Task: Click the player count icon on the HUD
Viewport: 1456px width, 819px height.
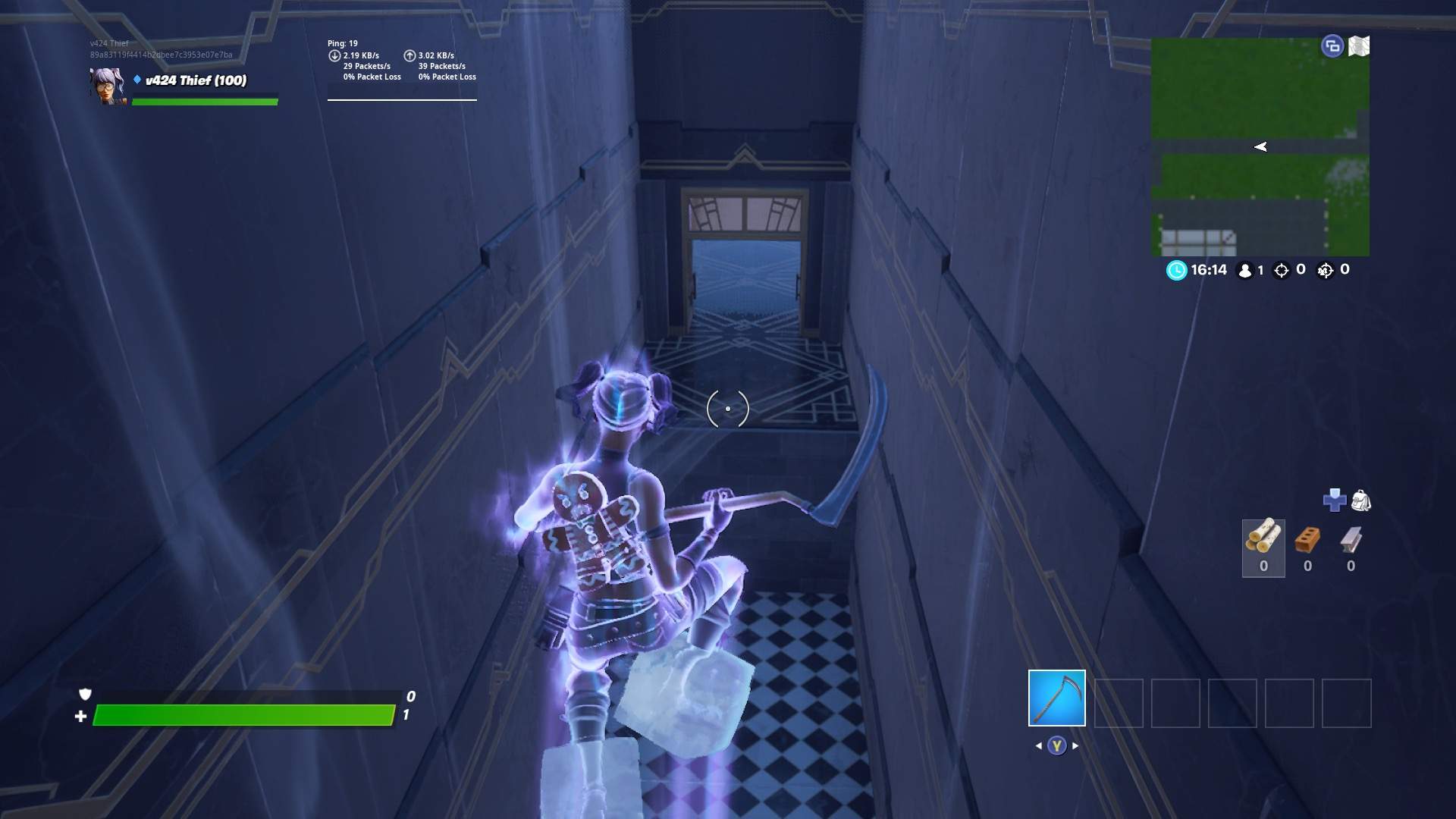Action: tap(1246, 270)
